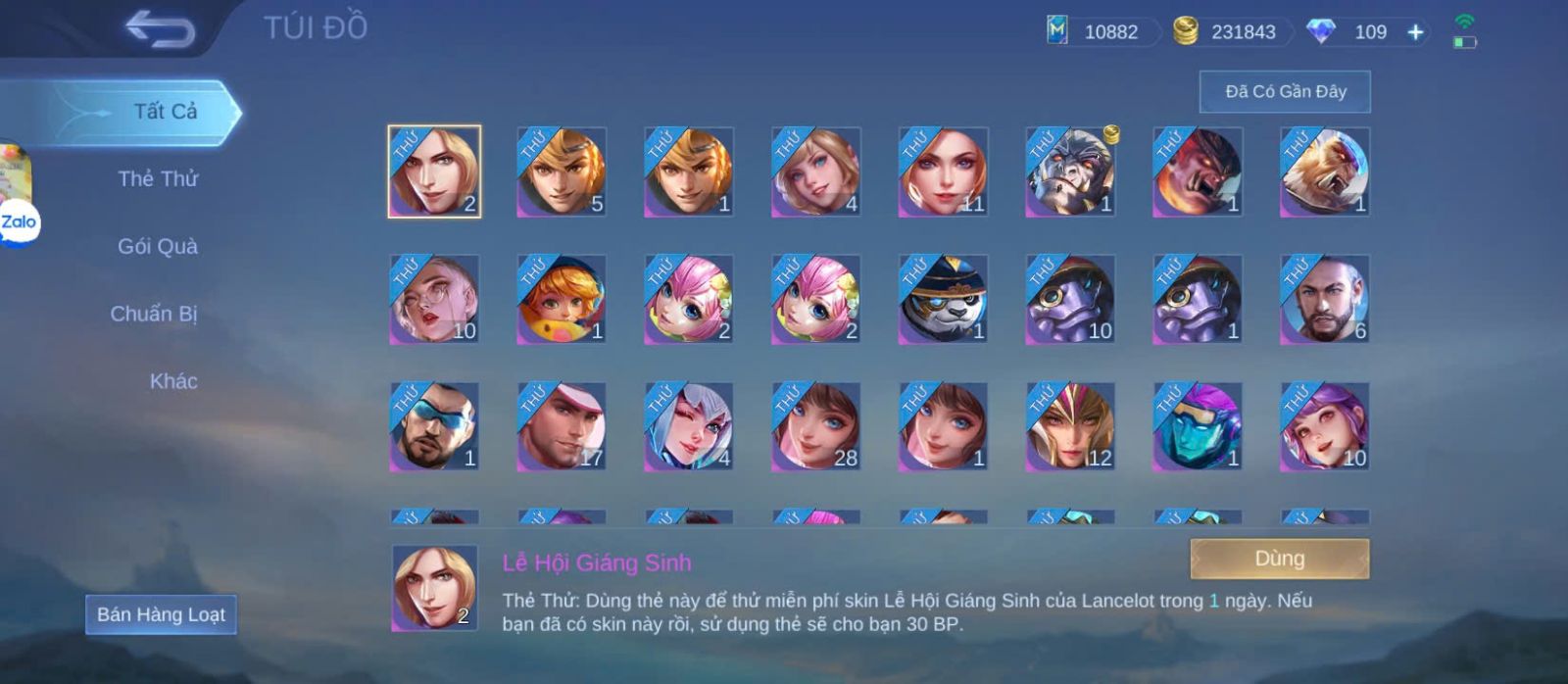This screenshot has height=684, width=1568.
Task: Open the Zalo overlay bubble
Action: [x=18, y=223]
